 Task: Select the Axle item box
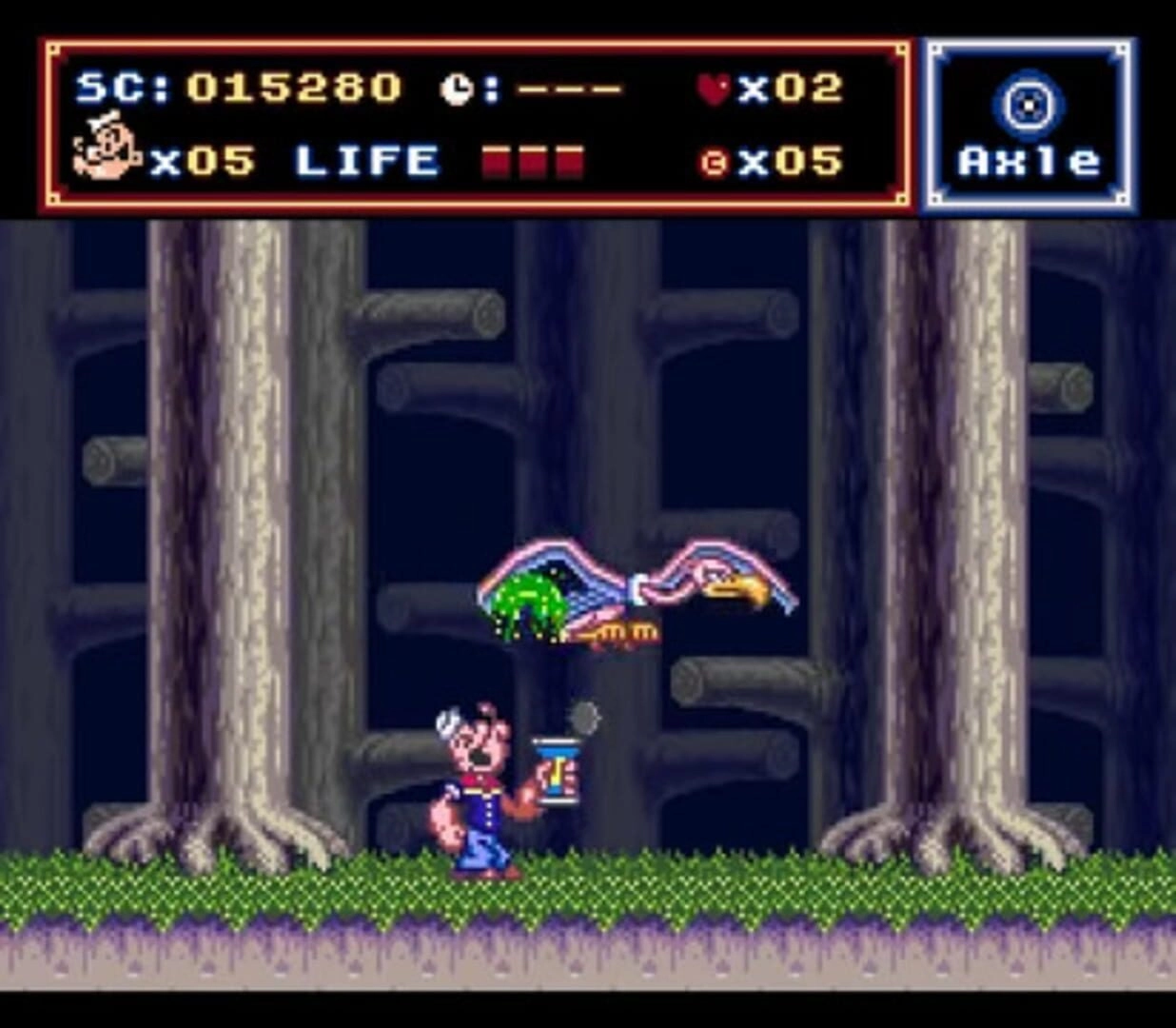(1029, 125)
